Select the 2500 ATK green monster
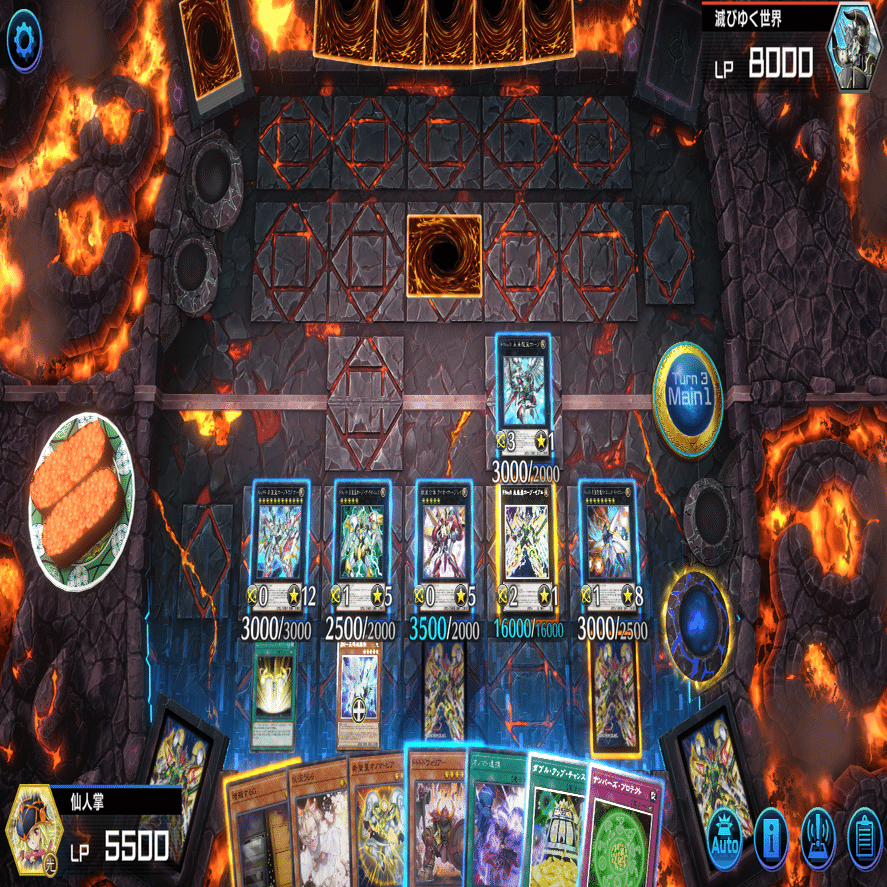The image size is (887, 887). 361,538
